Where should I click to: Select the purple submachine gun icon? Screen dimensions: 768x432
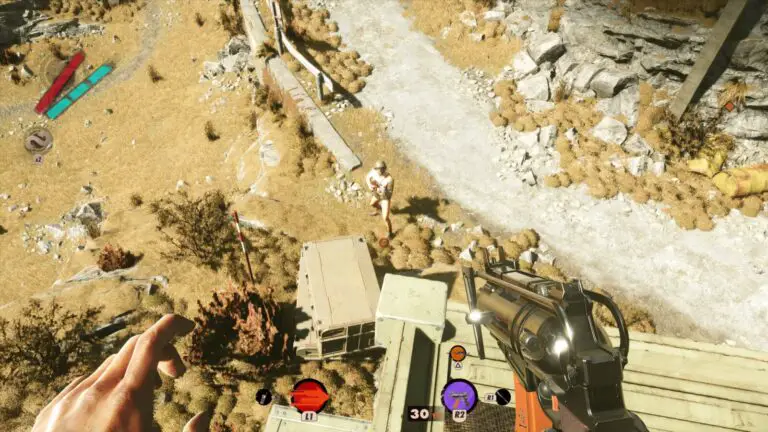click(459, 395)
